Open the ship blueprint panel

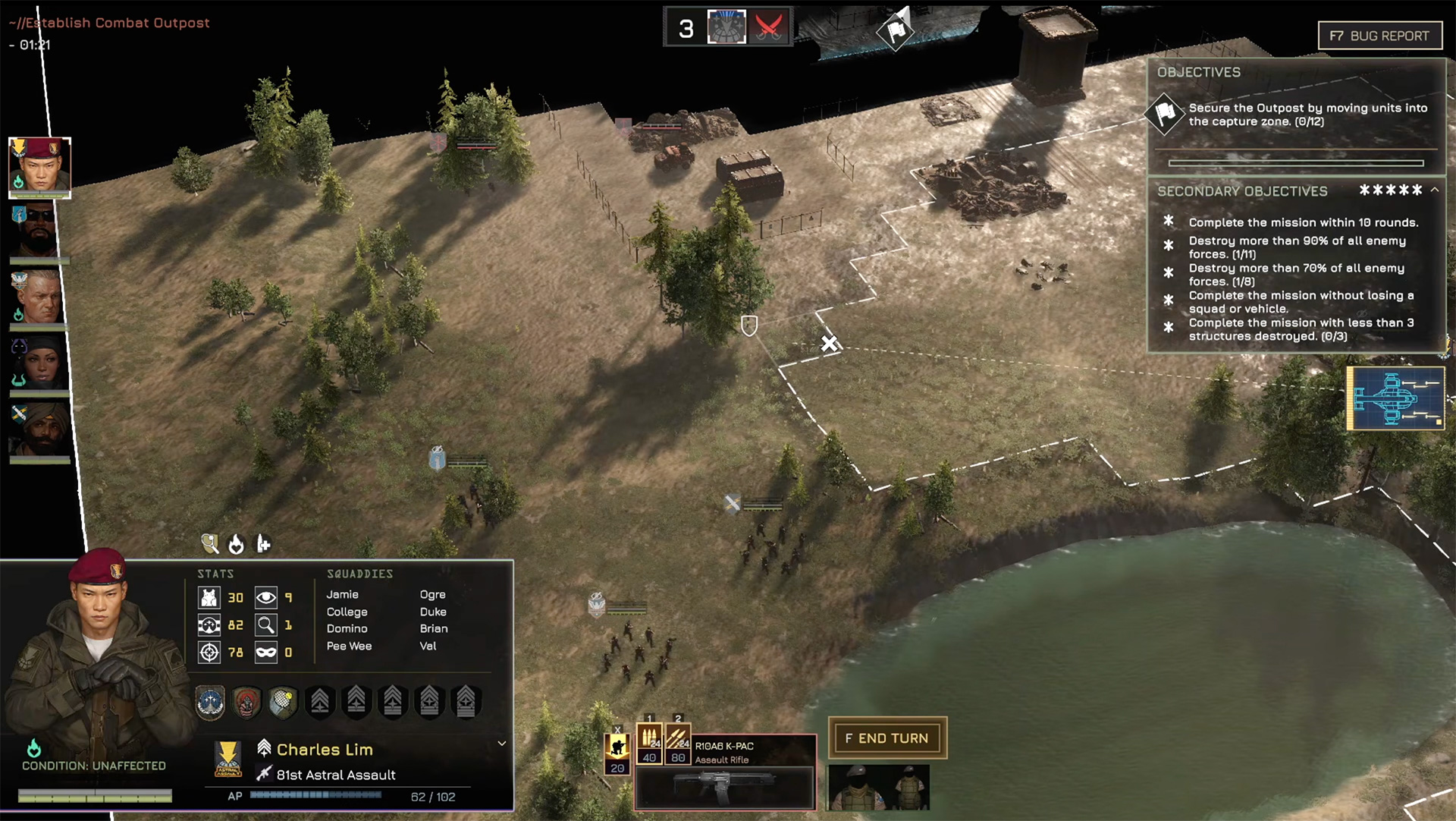point(1395,398)
